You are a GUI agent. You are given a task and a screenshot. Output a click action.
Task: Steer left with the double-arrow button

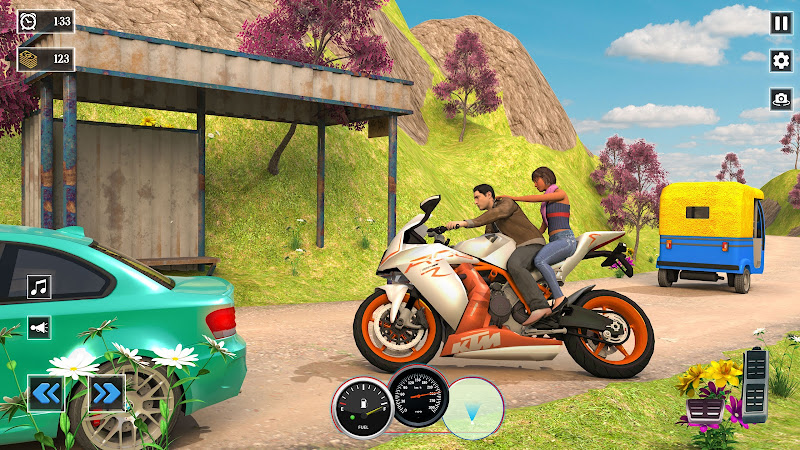point(45,393)
